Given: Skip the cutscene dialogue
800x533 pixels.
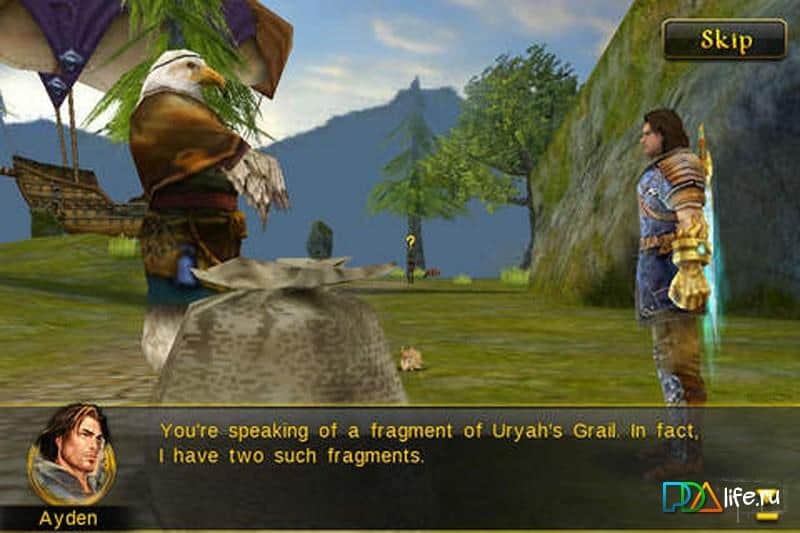Looking at the screenshot, I should coord(725,40).
